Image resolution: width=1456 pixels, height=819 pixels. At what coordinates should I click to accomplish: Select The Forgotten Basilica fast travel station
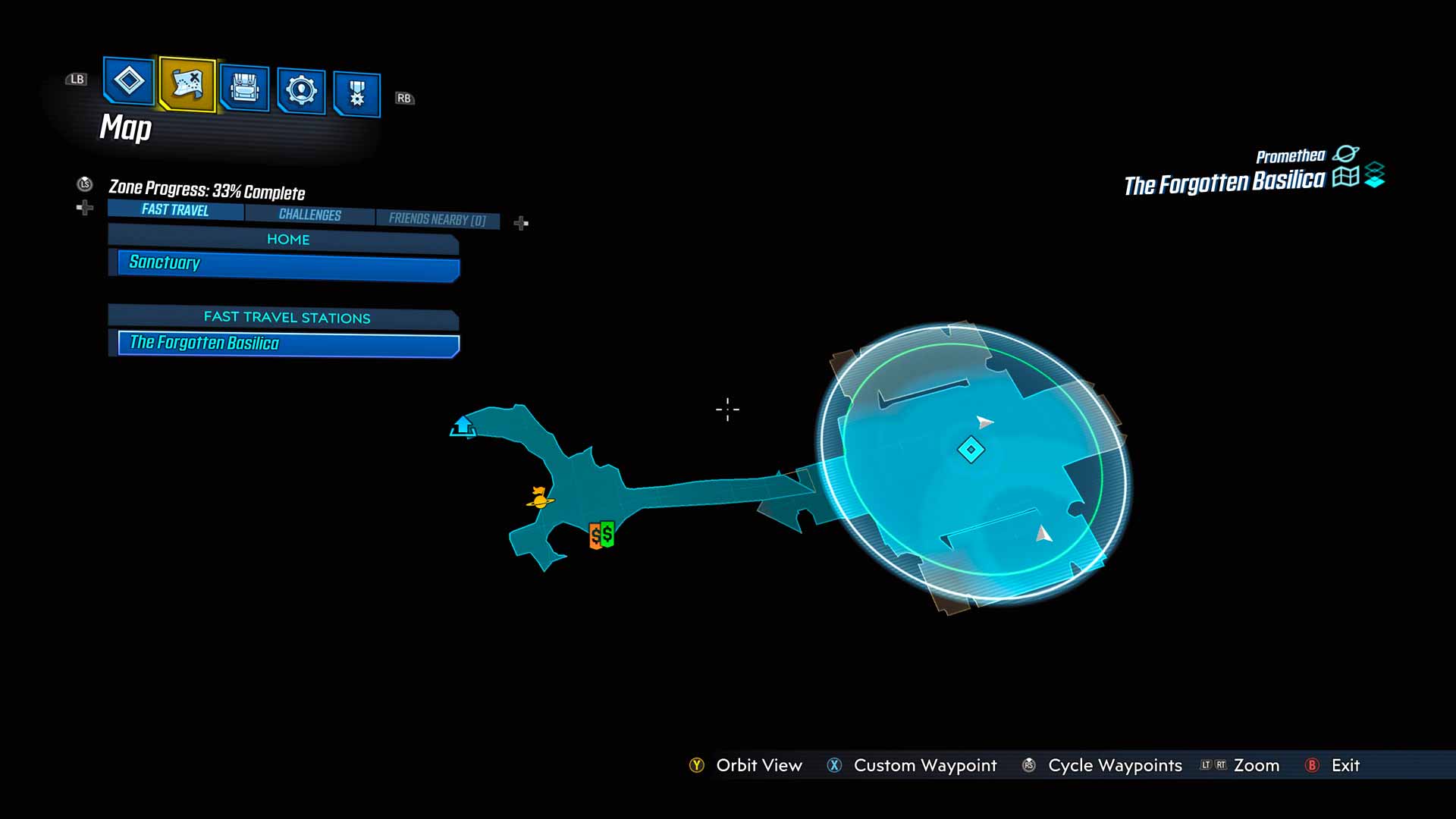[x=288, y=344]
